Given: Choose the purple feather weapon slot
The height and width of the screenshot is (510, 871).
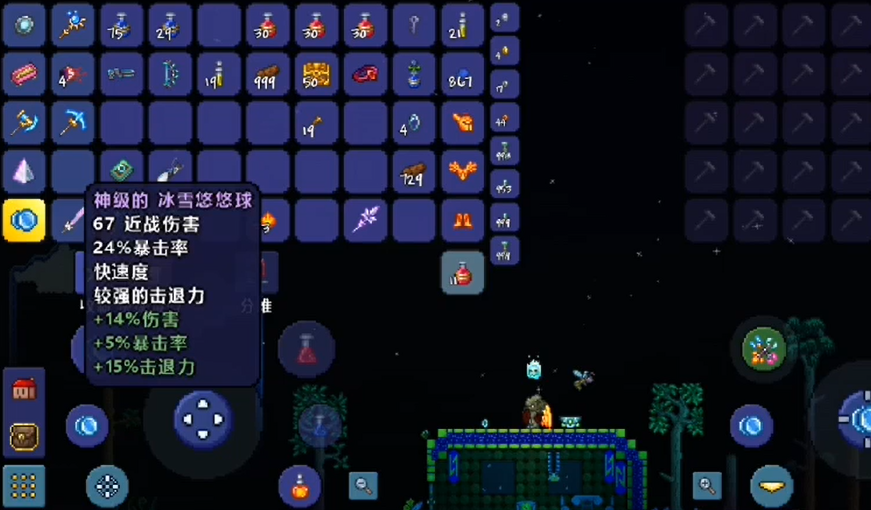Looking at the screenshot, I should click(x=365, y=220).
